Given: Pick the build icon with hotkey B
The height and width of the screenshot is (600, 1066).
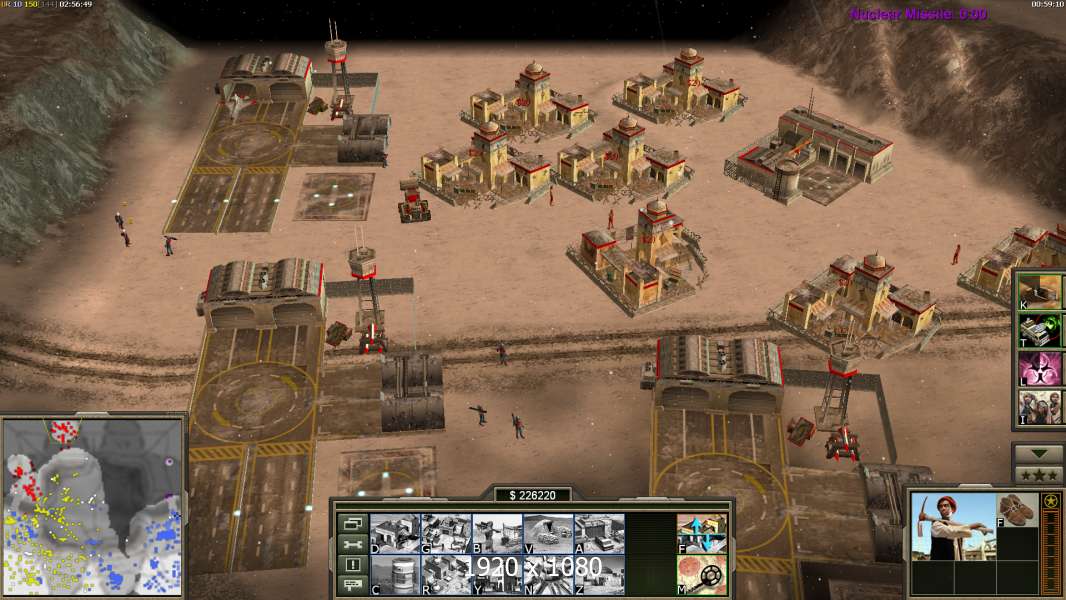Looking at the screenshot, I should 497,533.
